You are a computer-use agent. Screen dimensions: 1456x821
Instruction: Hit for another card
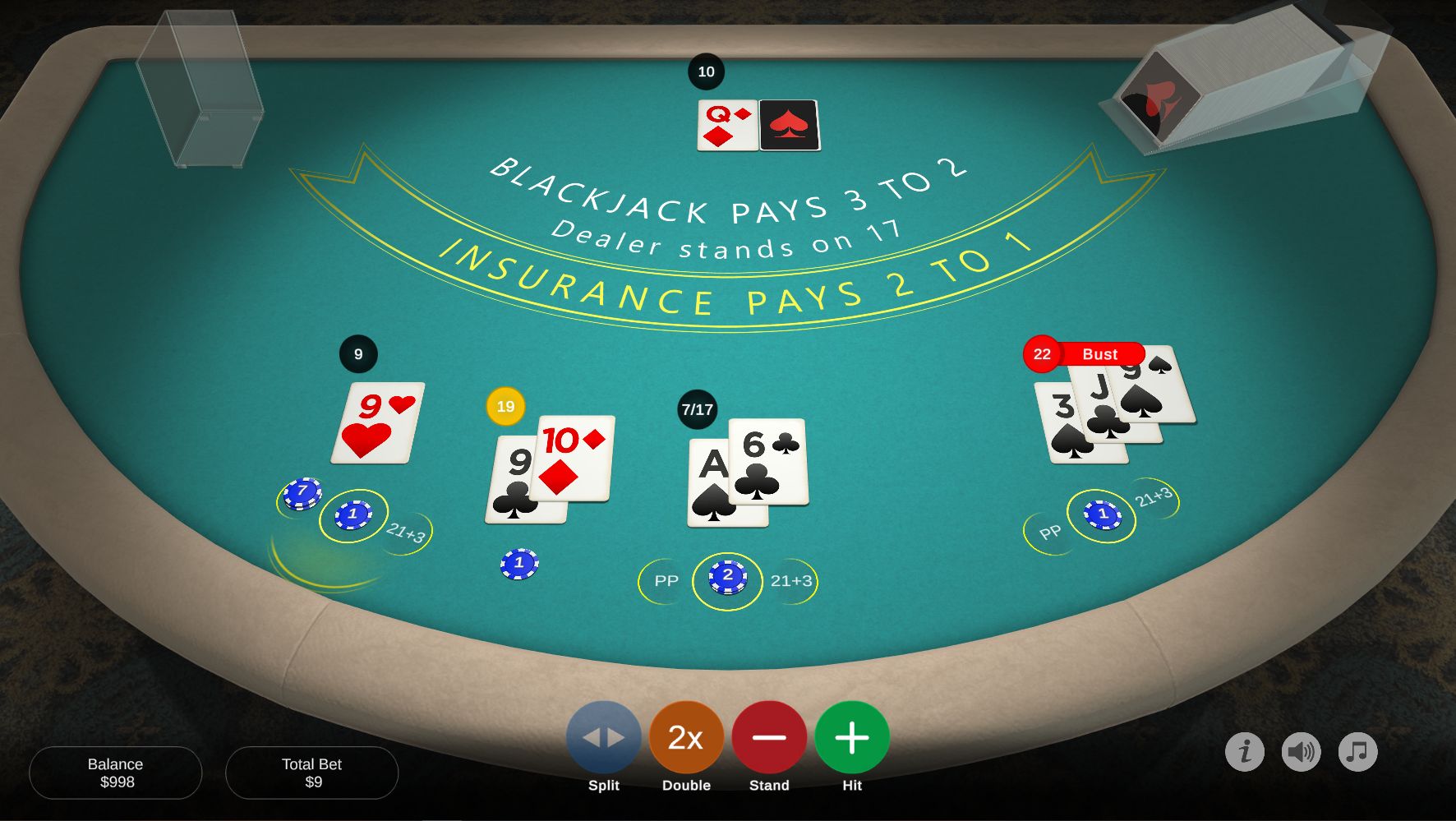coord(852,738)
